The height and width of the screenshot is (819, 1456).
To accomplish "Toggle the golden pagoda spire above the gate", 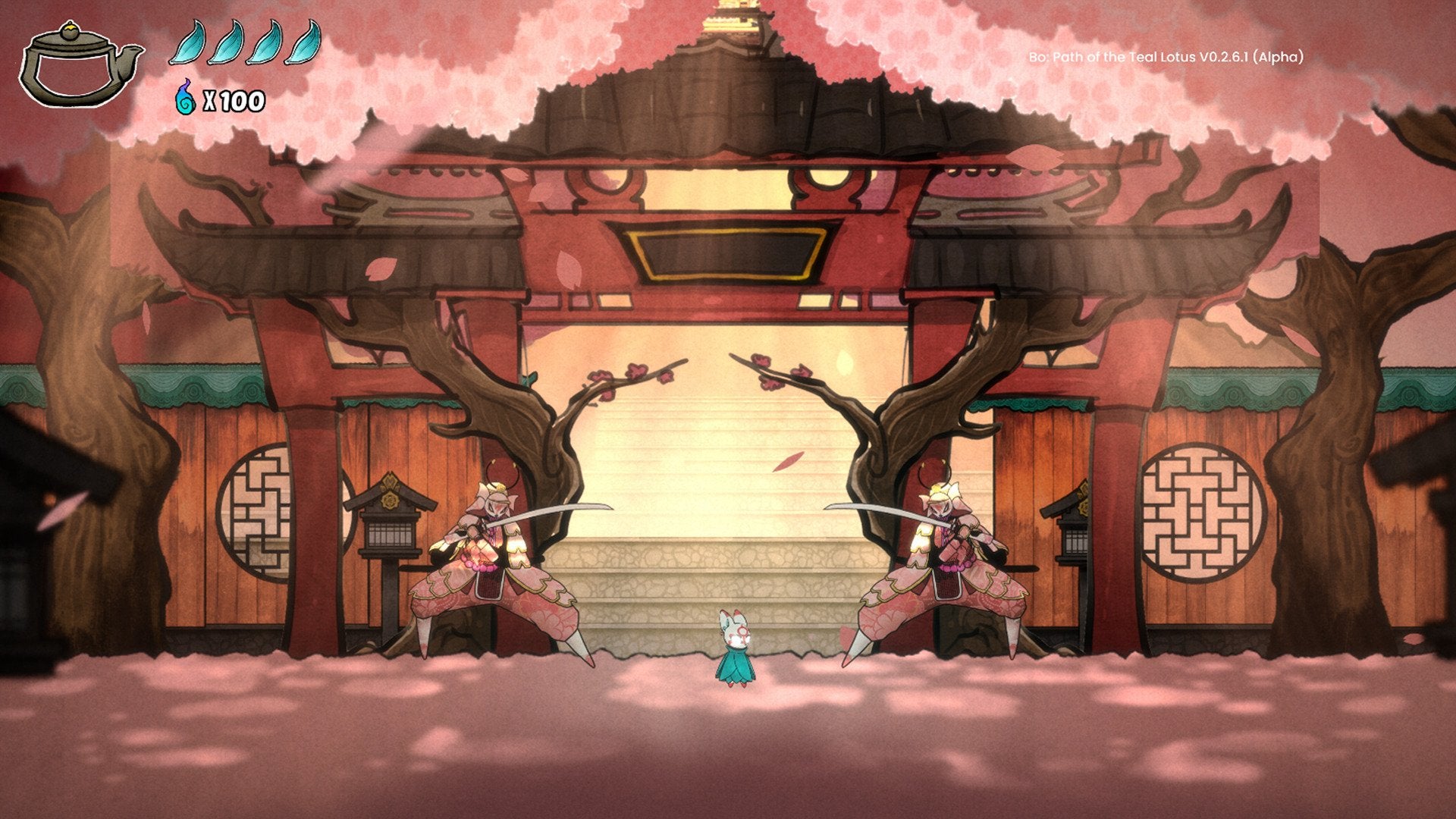I will pyautogui.click(x=732, y=15).
